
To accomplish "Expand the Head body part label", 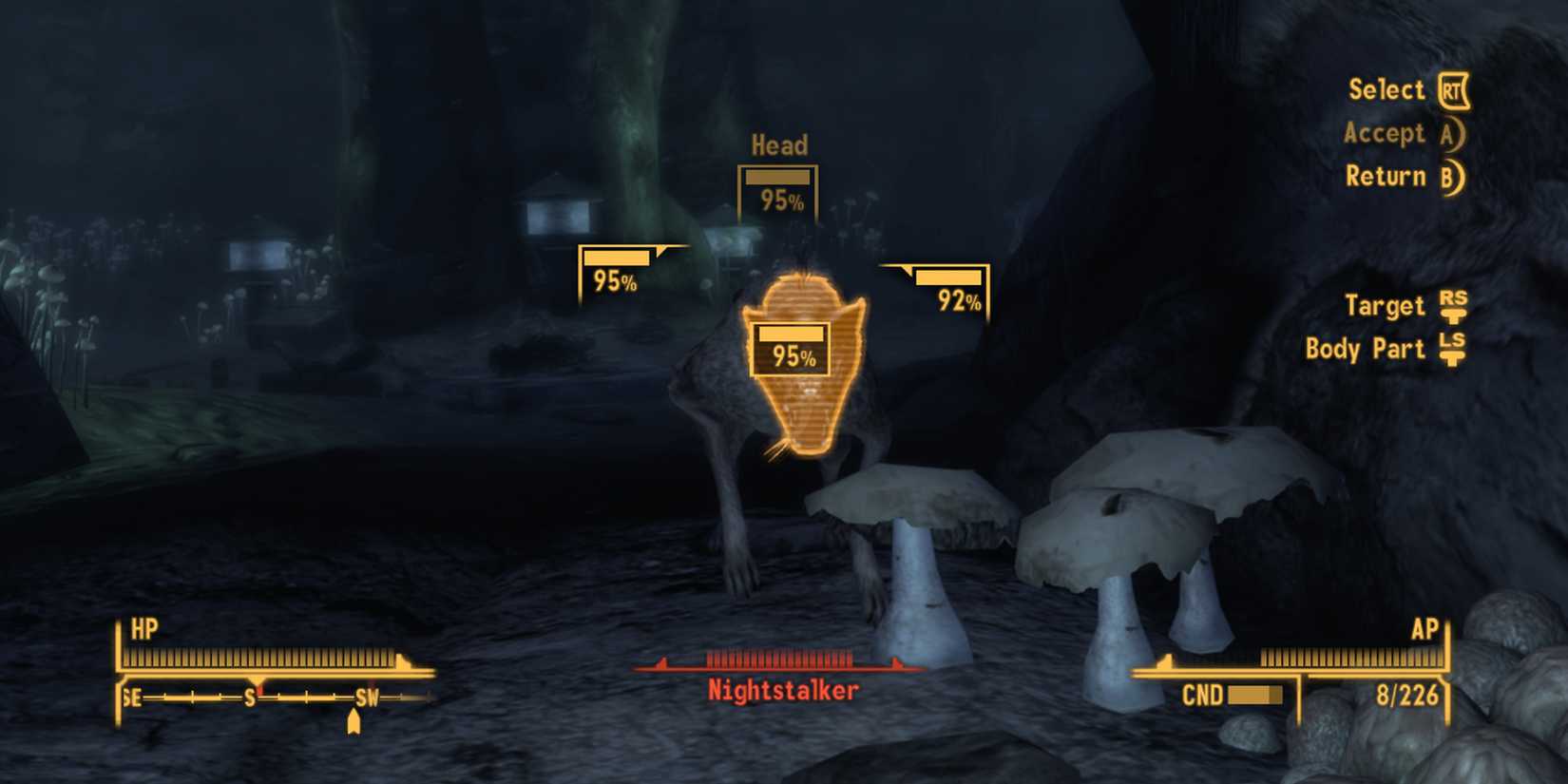I will (778, 145).
